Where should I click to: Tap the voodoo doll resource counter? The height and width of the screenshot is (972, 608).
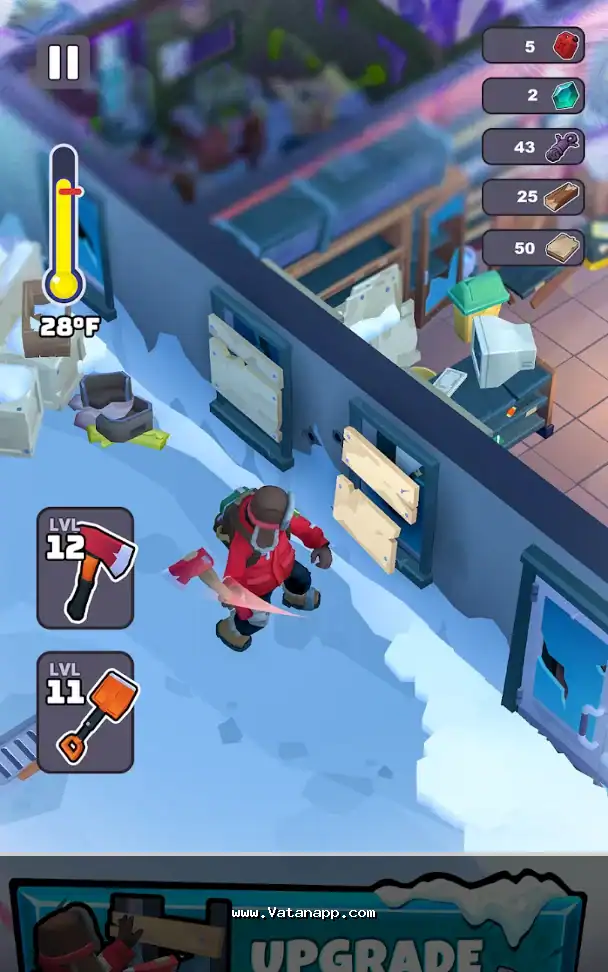(534, 146)
